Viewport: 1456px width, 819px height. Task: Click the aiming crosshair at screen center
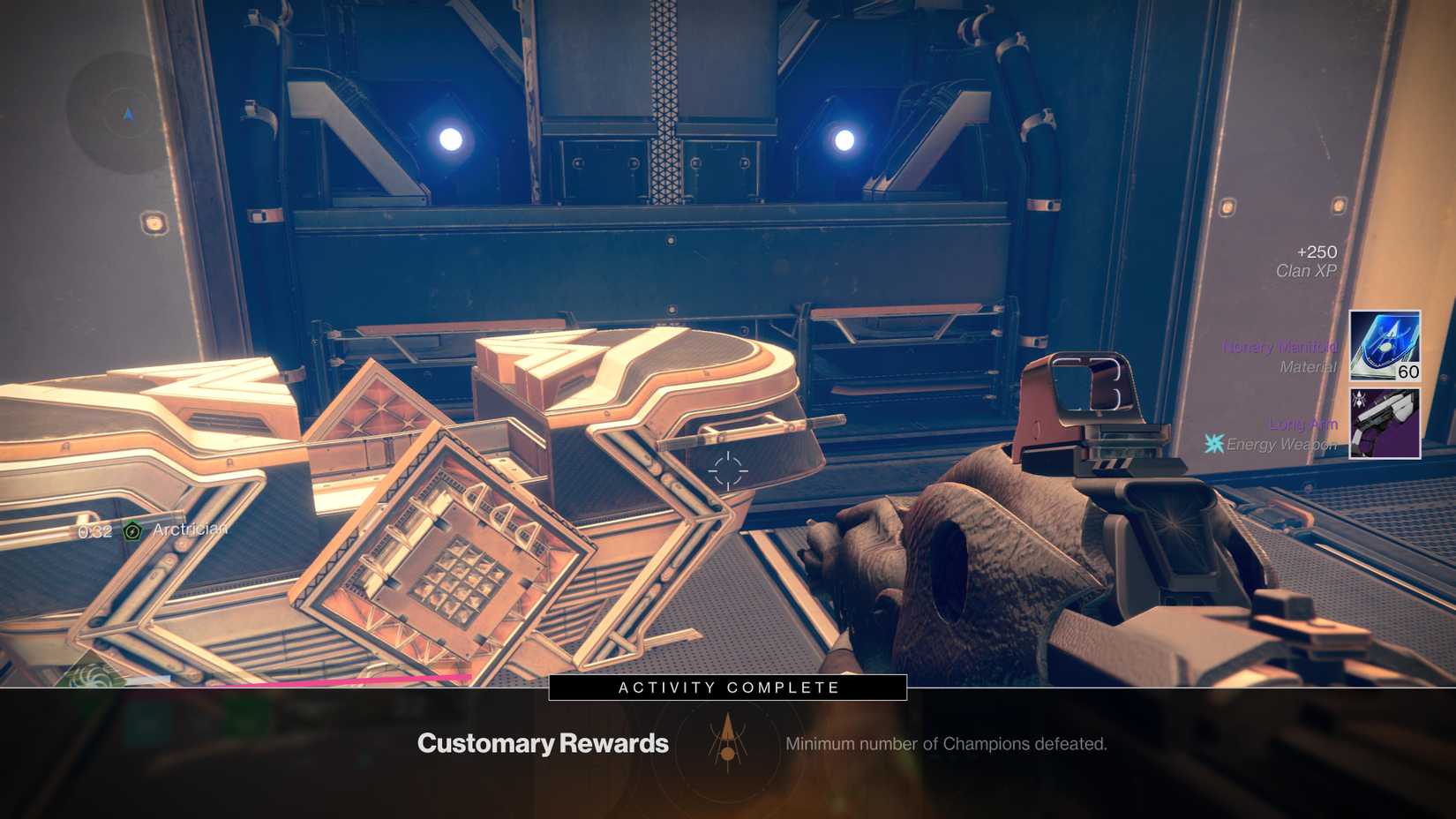(725, 472)
